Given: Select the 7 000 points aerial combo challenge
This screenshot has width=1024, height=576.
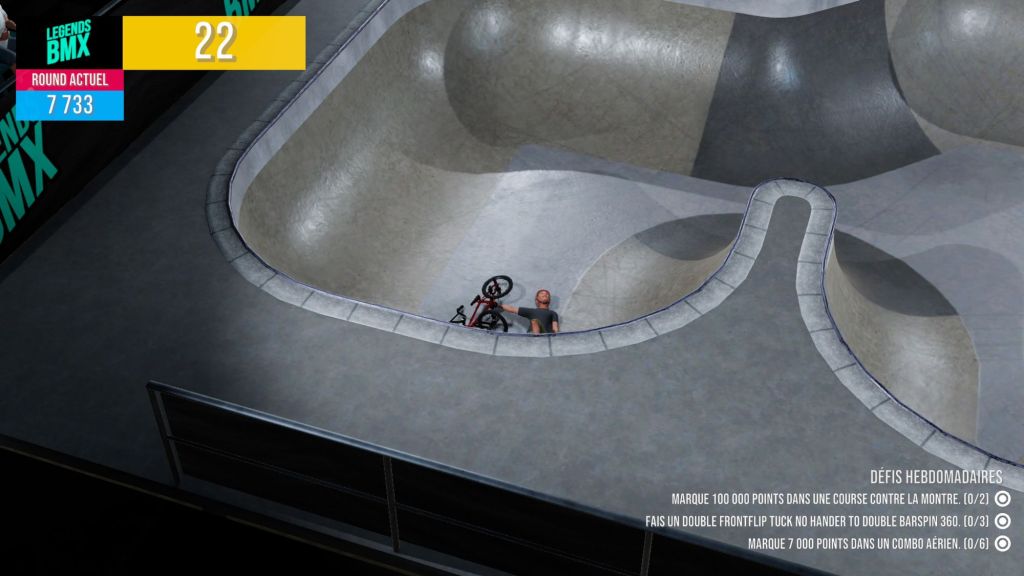Looking at the screenshot, I should click(867, 544).
